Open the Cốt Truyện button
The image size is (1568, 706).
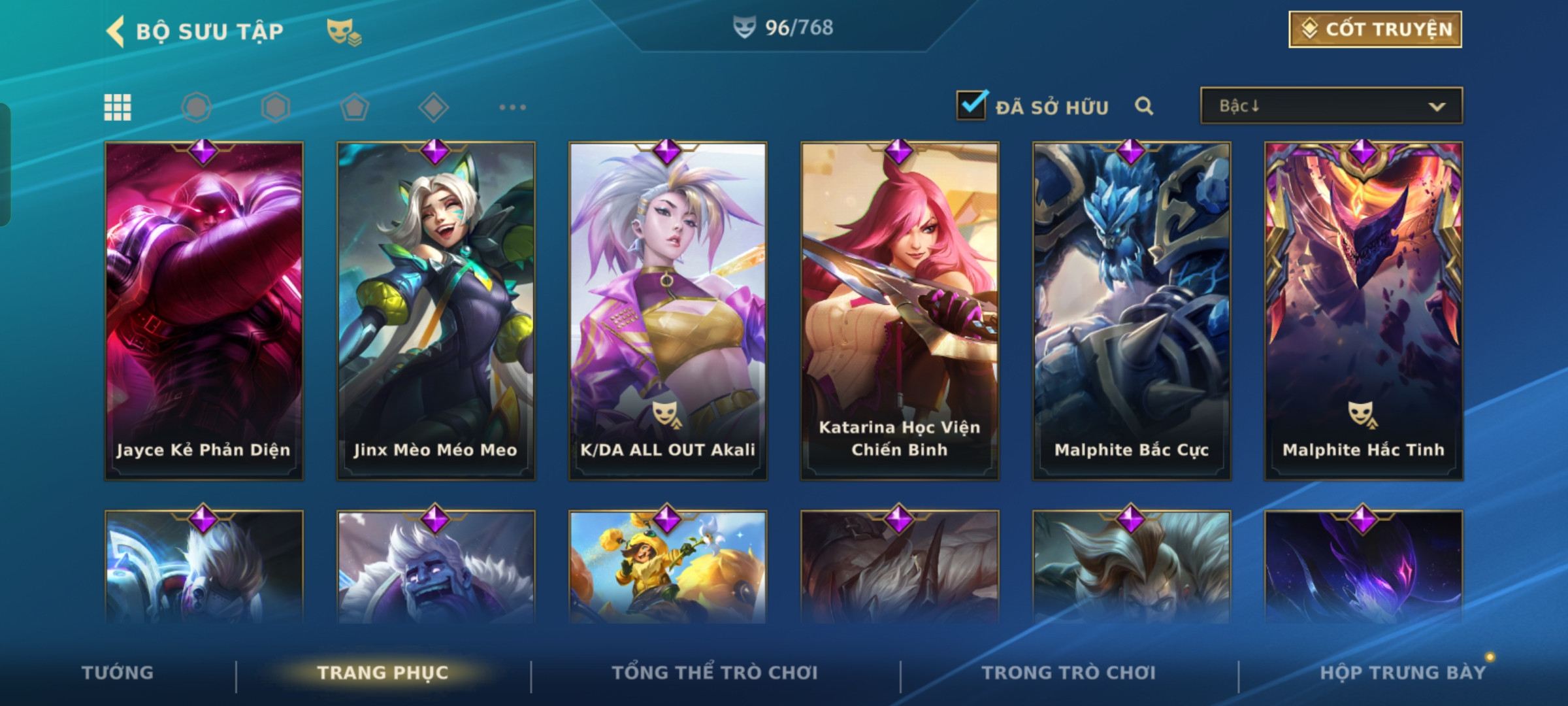click(1375, 29)
